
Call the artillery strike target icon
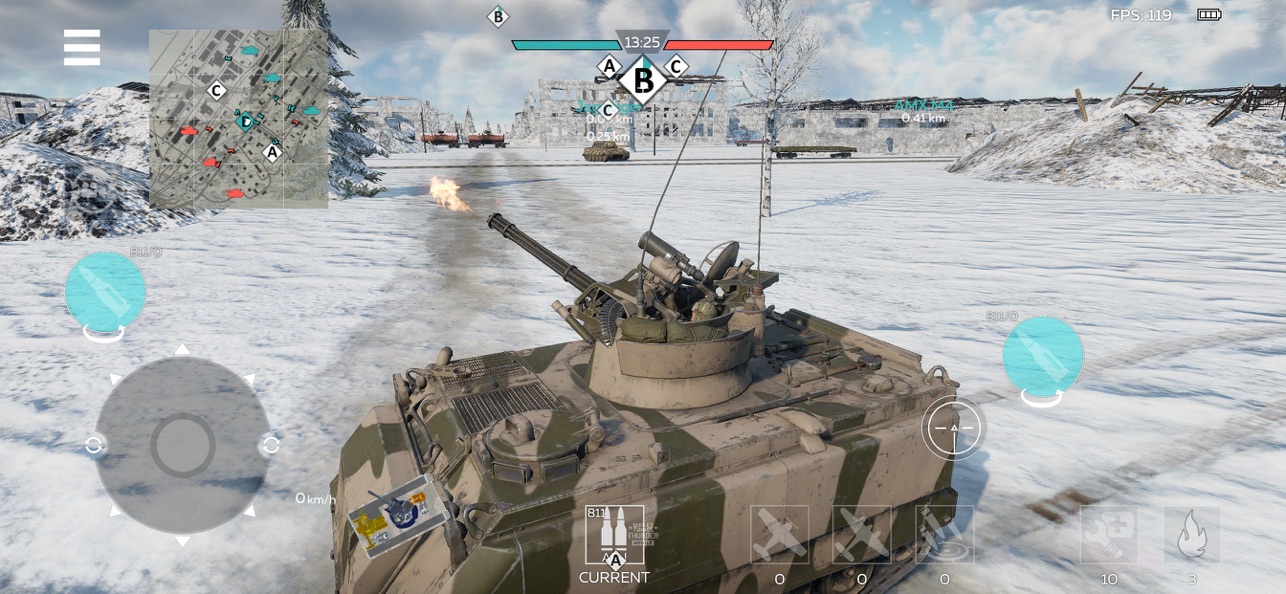point(944,536)
